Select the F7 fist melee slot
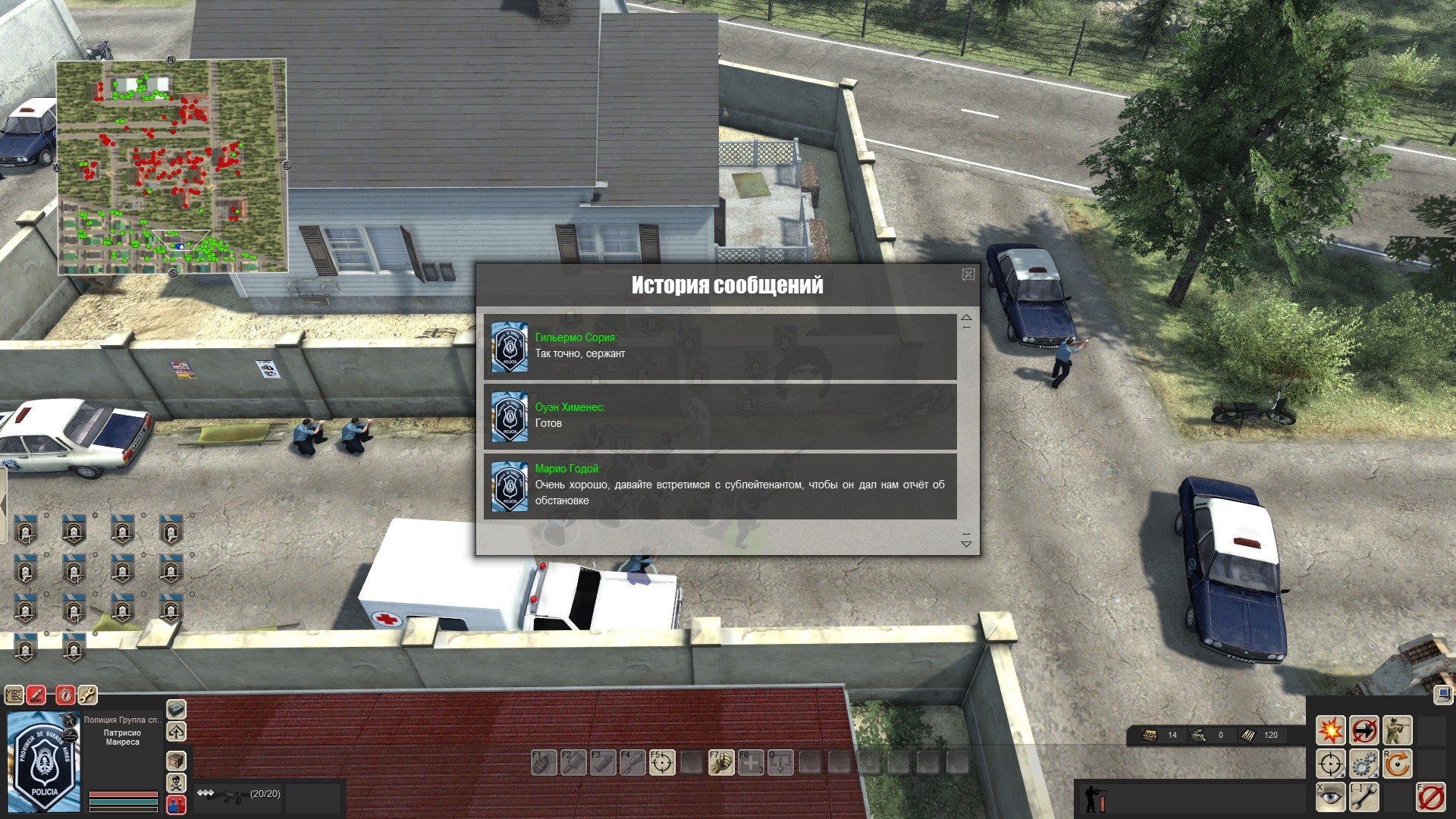Screen dimensions: 1456x819 pyautogui.click(x=721, y=763)
